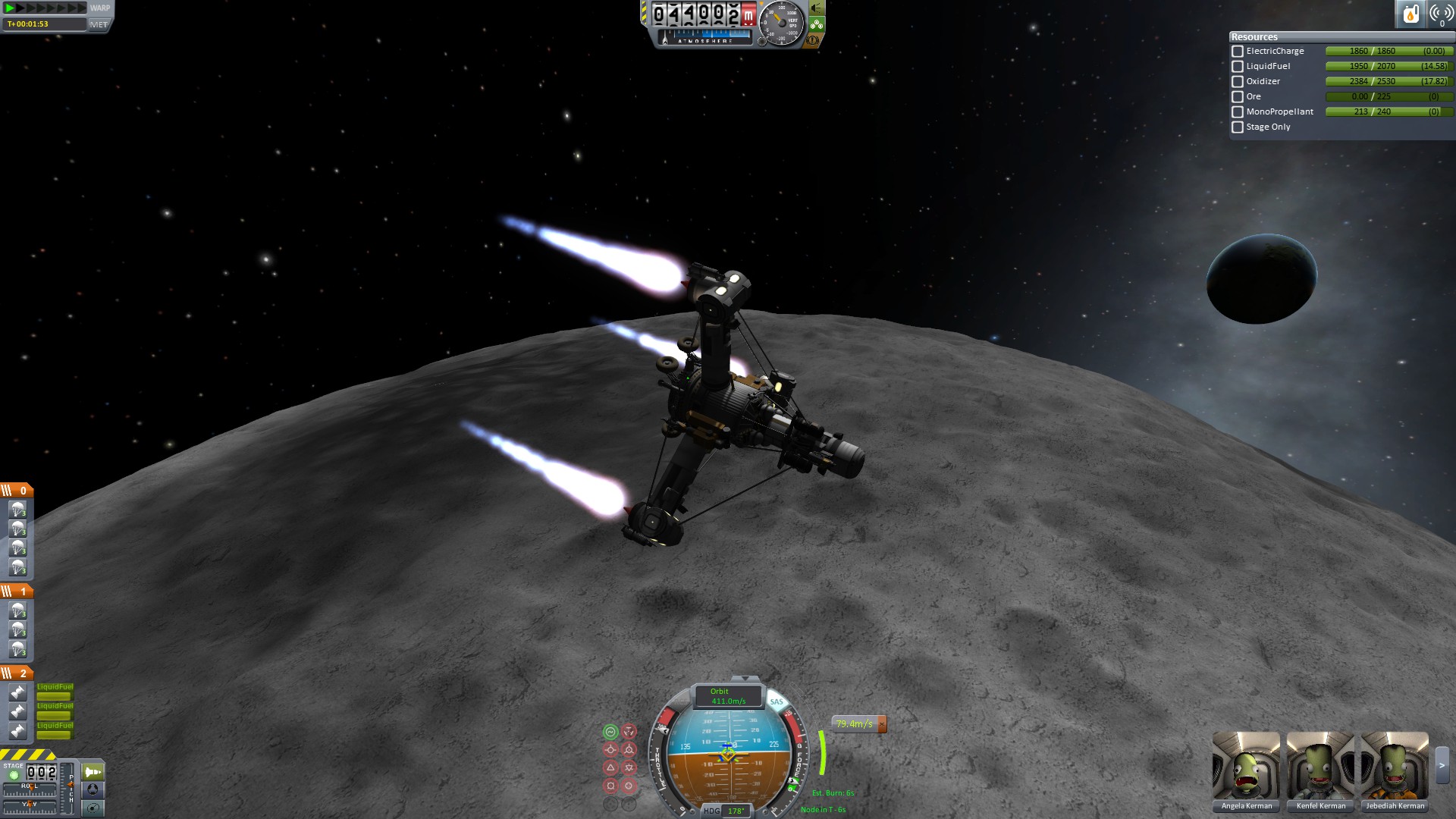Enable the Oxidizer resource checkbox

[1238, 82]
